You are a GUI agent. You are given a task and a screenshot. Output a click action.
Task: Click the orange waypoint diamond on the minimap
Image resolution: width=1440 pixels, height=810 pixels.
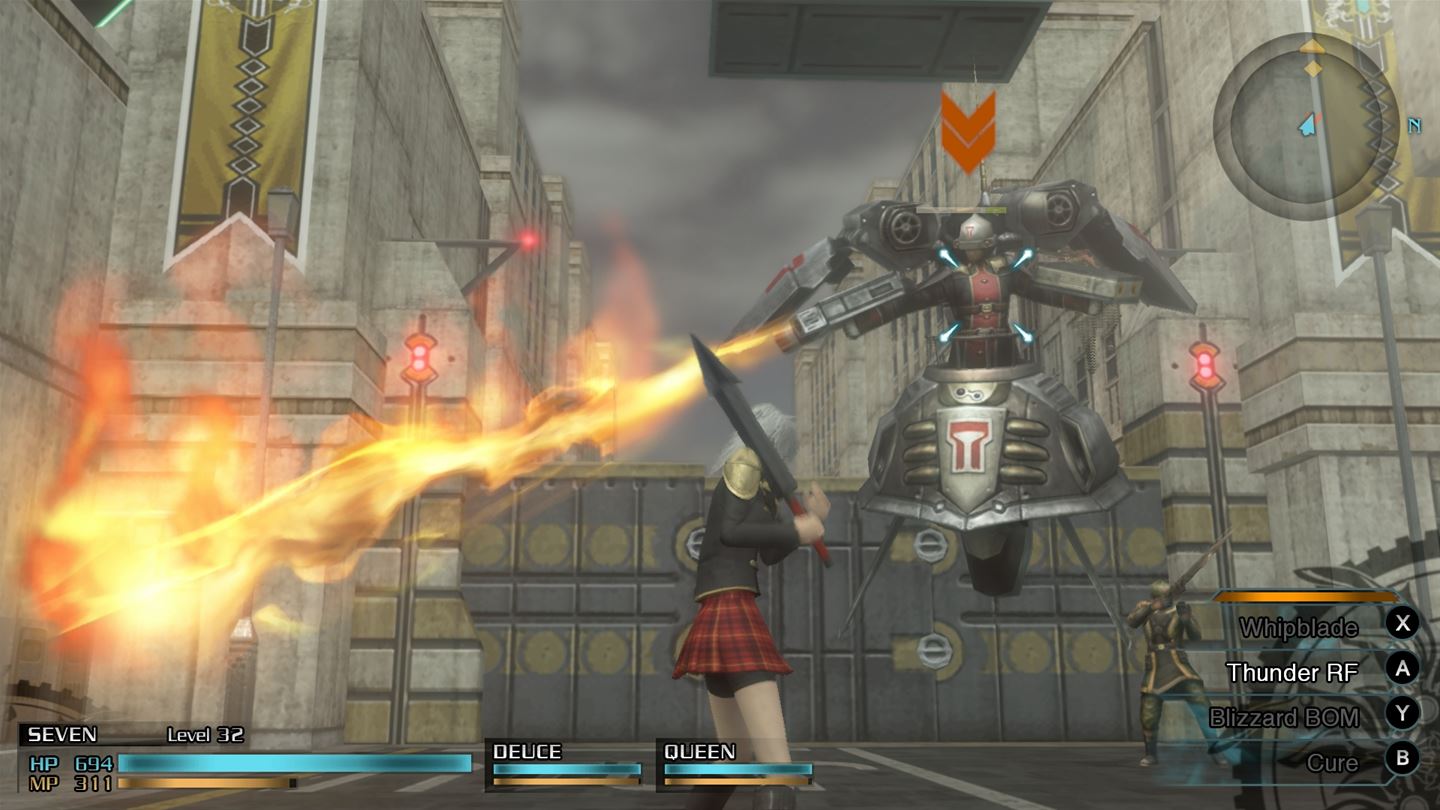pyautogui.click(x=1310, y=71)
